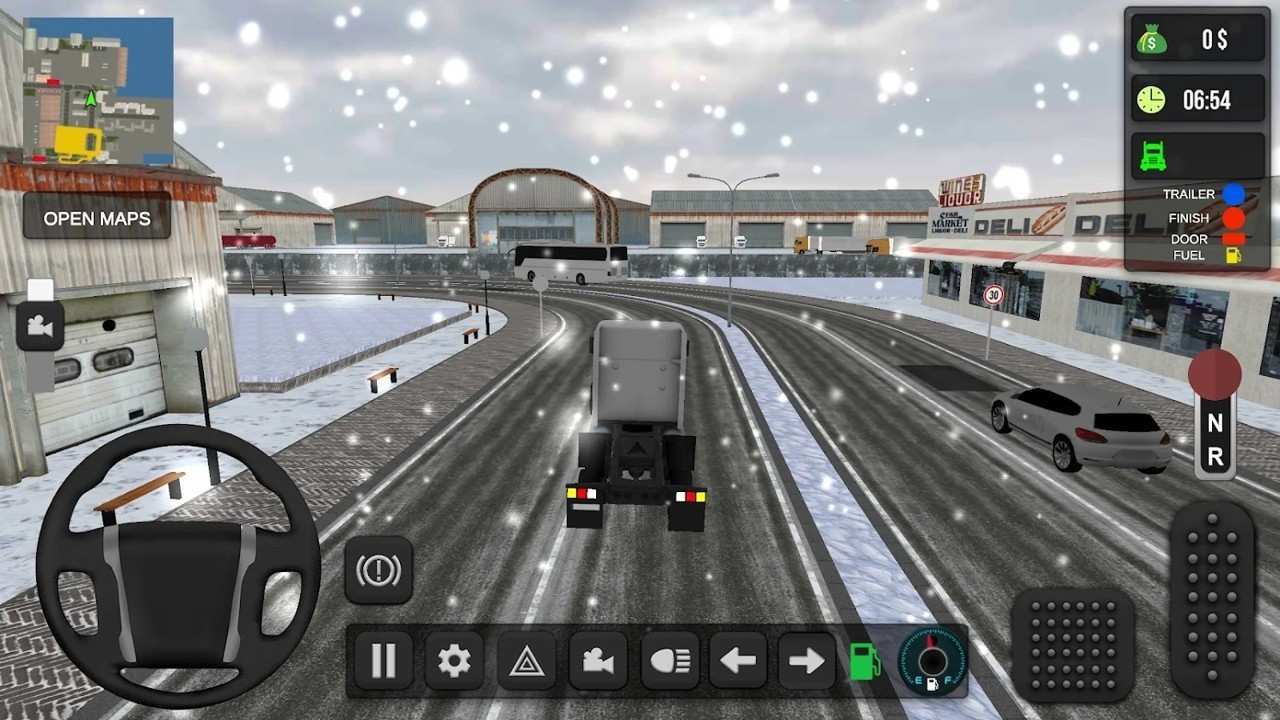The height and width of the screenshot is (720, 1280).
Task: Activate the right turn signal
Action: [806, 660]
